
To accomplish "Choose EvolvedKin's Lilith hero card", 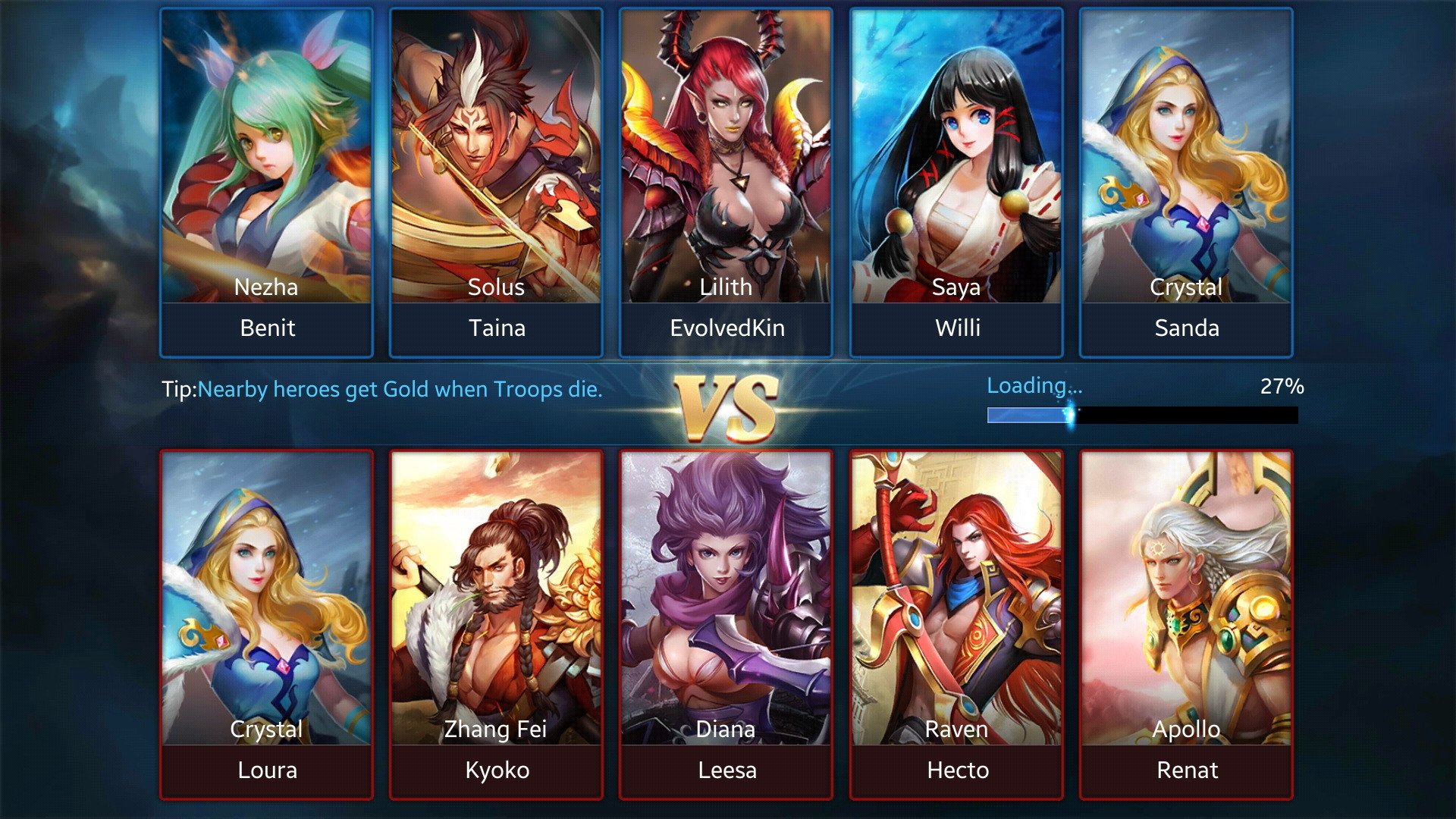I will tap(726, 182).
